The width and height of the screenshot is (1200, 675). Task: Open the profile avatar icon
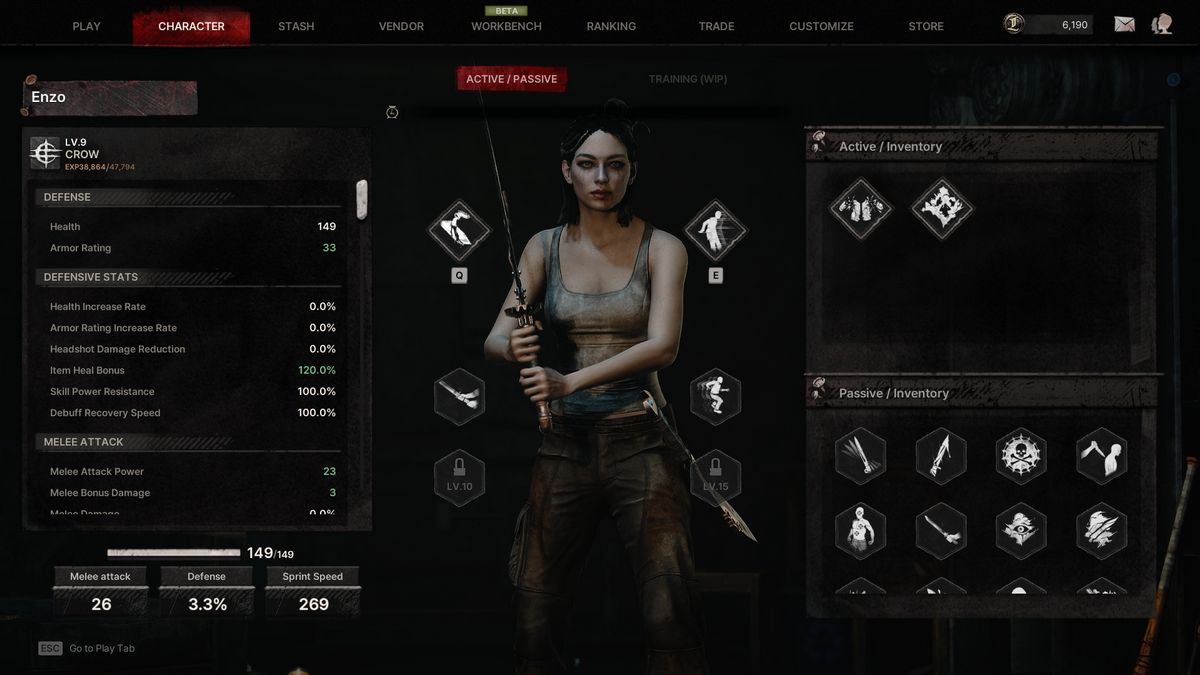(x=1162, y=25)
